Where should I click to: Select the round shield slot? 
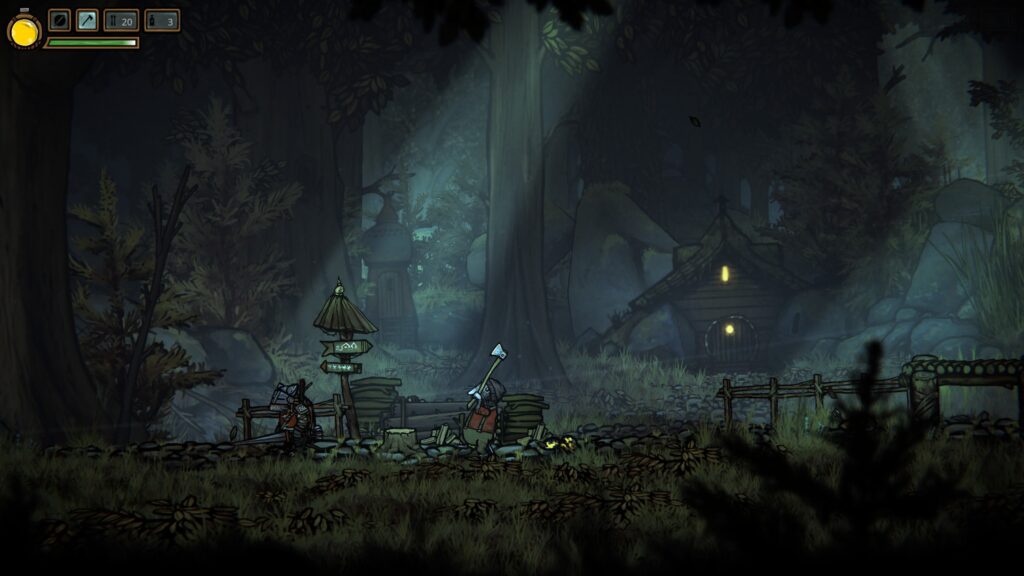click(x=60, y=20)
